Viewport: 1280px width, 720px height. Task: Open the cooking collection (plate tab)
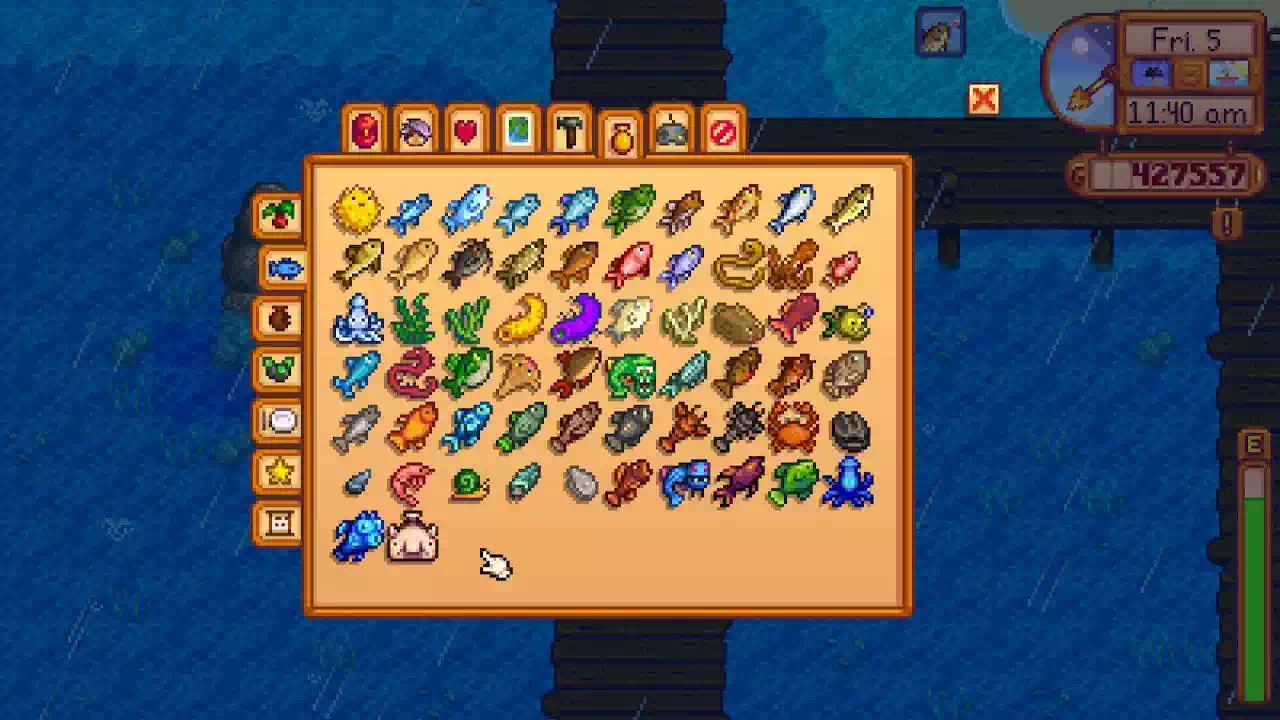click(x=279, y=421)
